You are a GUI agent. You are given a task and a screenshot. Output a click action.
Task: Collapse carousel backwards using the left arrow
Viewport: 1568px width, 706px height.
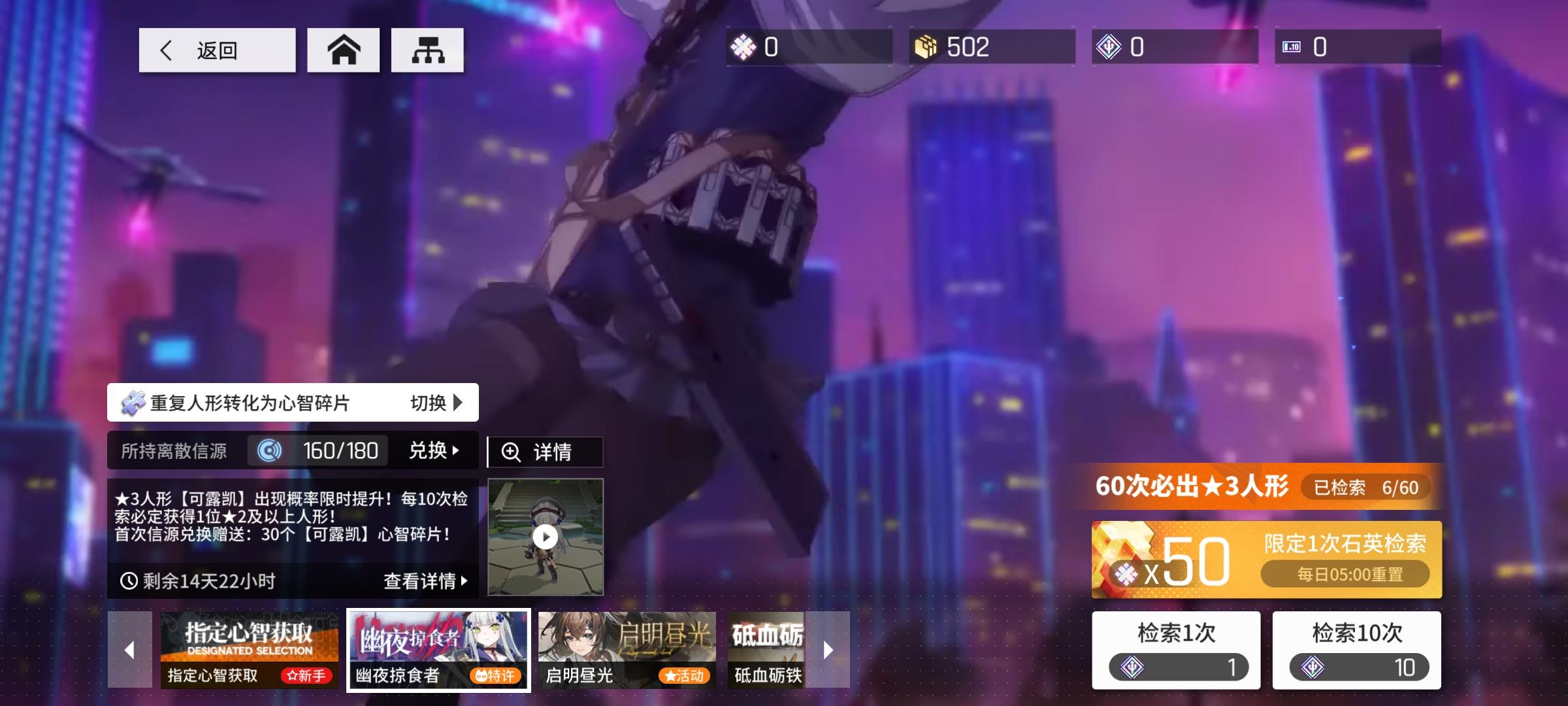click(128, 650)
